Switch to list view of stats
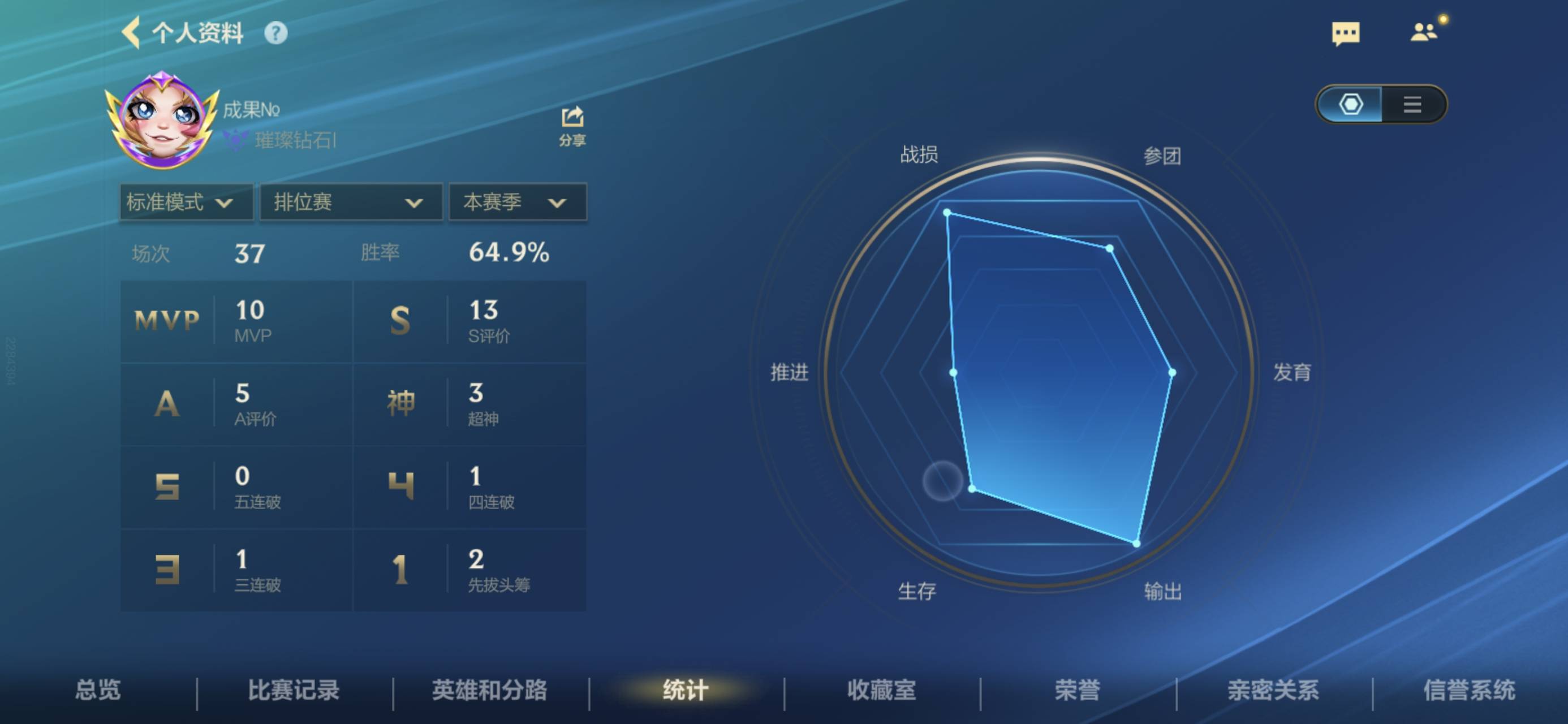Screen dimensions: 1568x724 1414,104
